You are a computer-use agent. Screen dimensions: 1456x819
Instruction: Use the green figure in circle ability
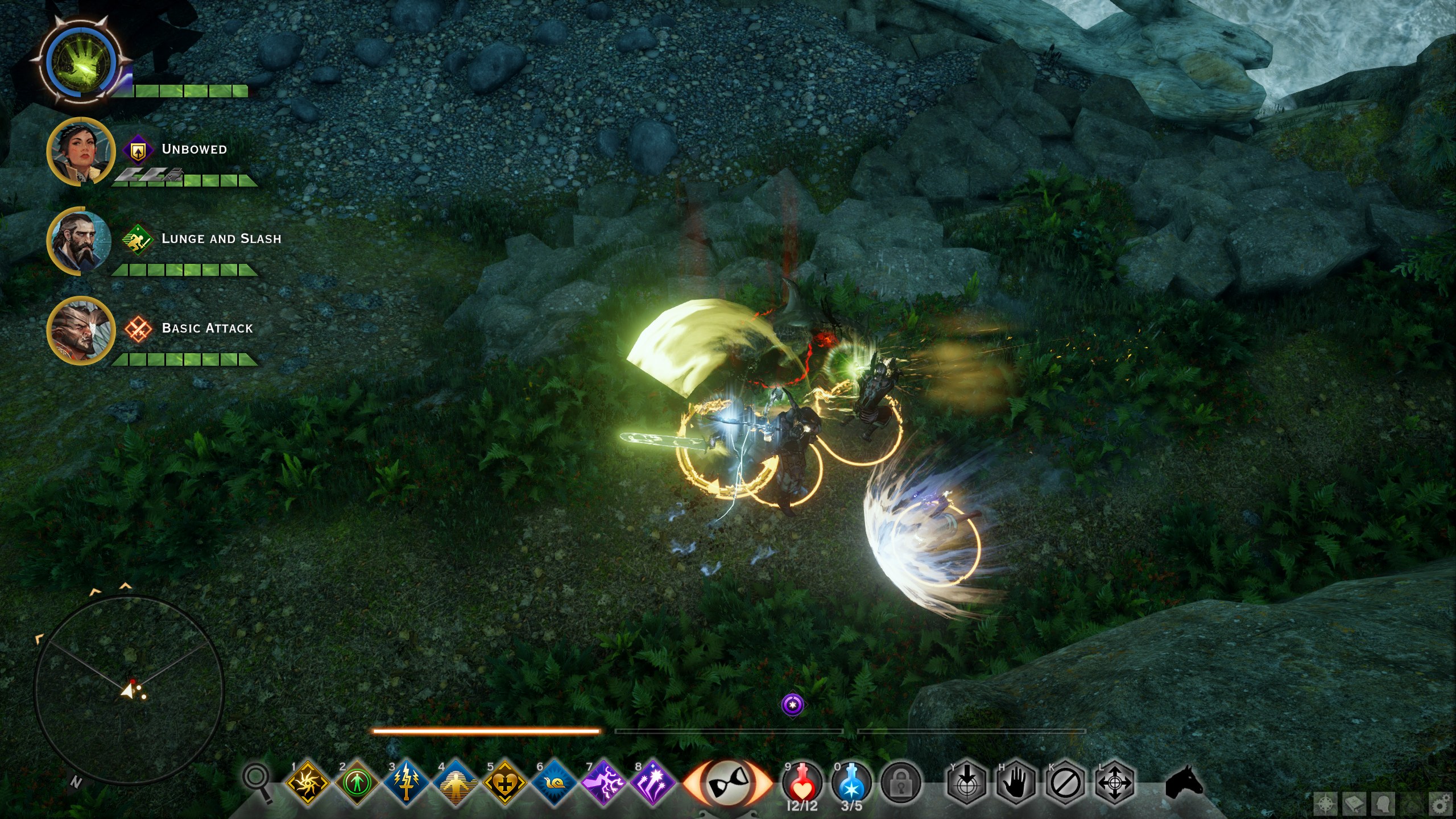pos(357,783)
